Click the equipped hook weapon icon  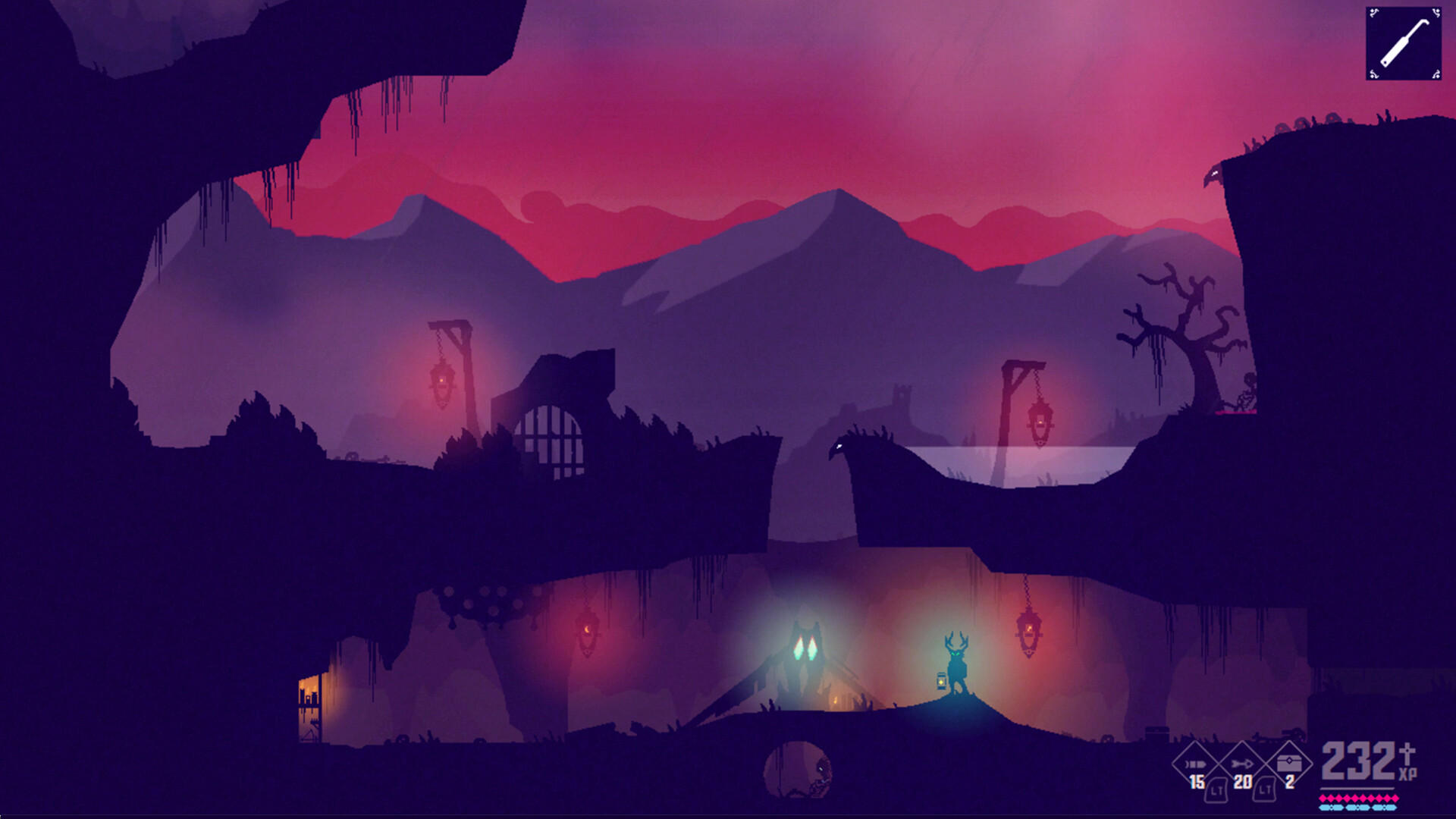click(x=1404, y=43)
